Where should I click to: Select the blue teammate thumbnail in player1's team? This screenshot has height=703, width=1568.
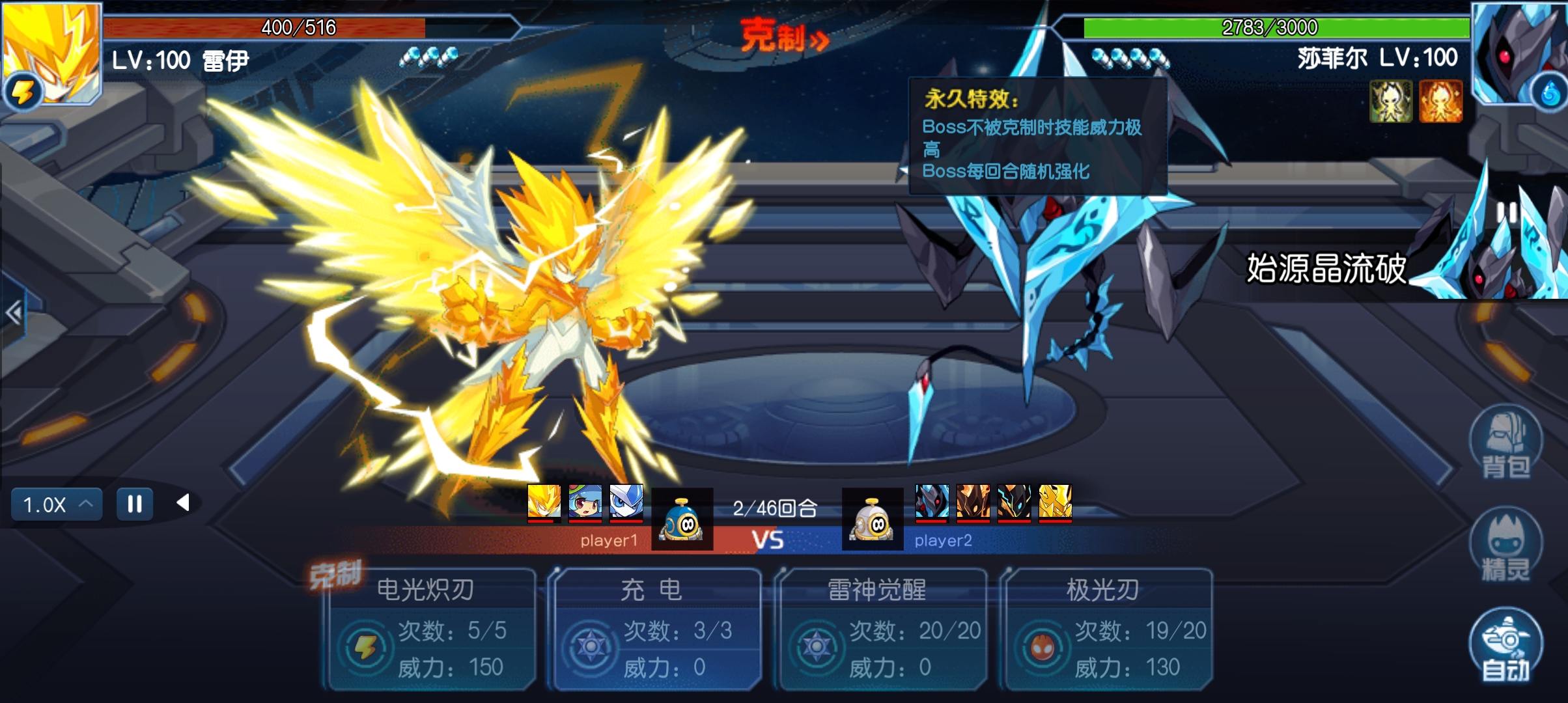627,505
